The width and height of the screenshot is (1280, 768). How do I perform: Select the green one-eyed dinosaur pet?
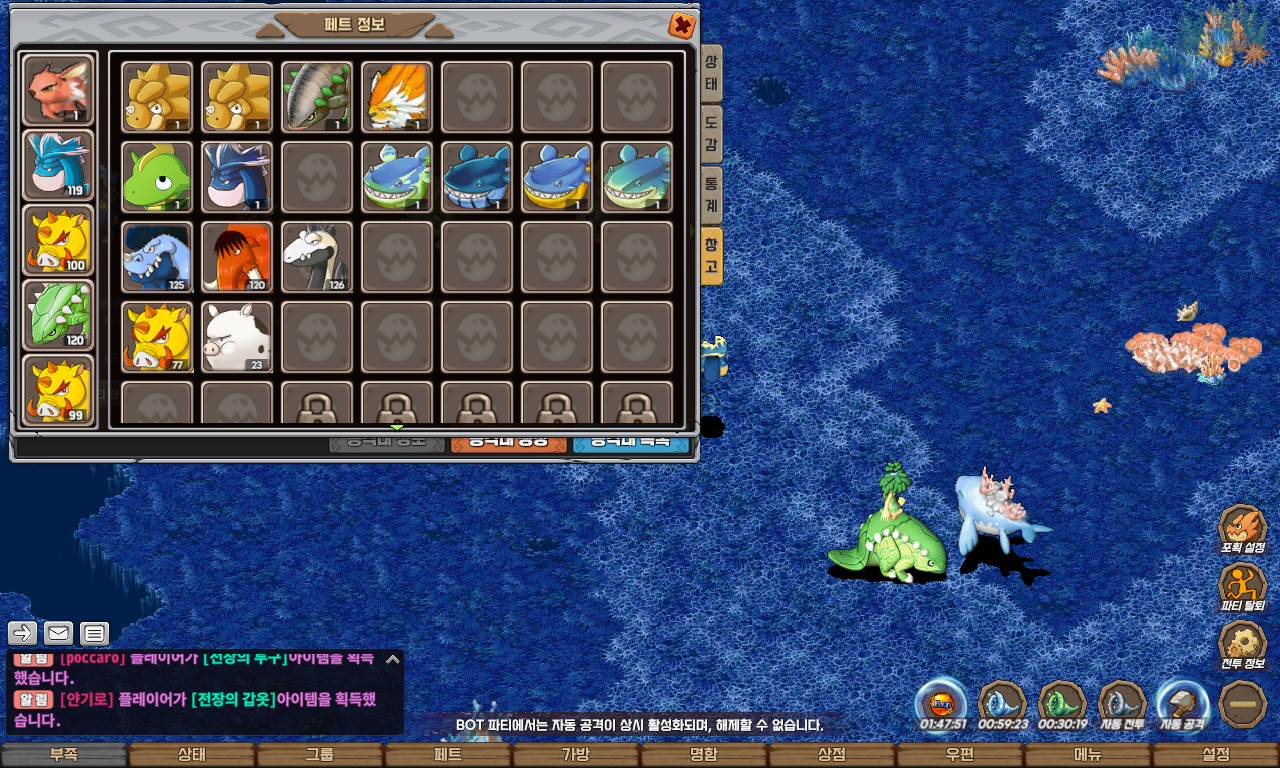[x=157, y=177]
